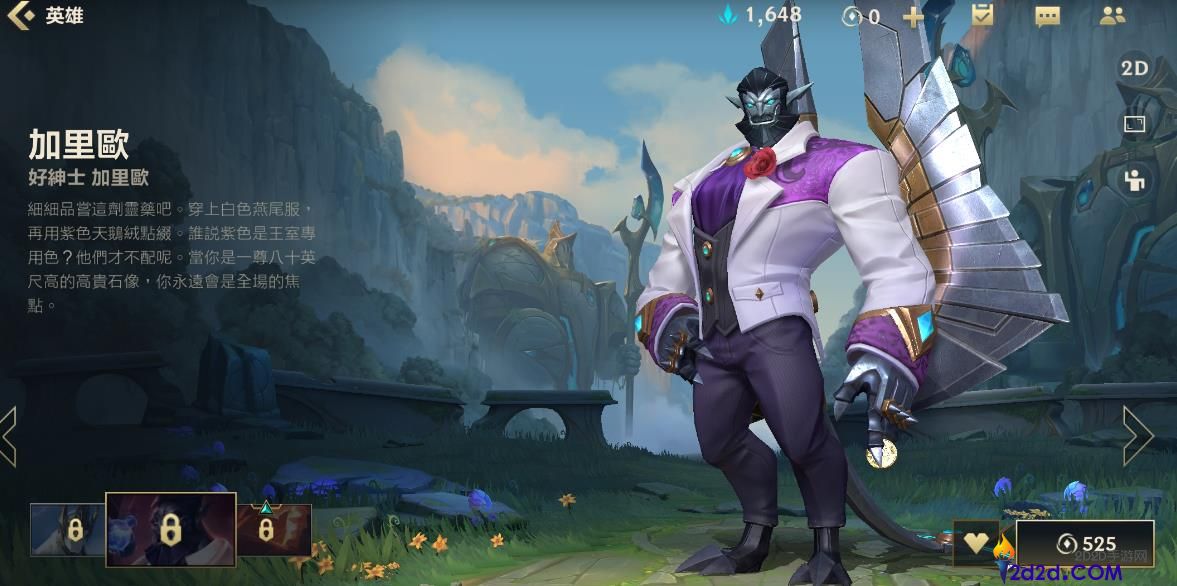This screenshot has height=586, width=1177.
Task: Toggle the fullscreen view icon
Action: tap(1134, 125)
